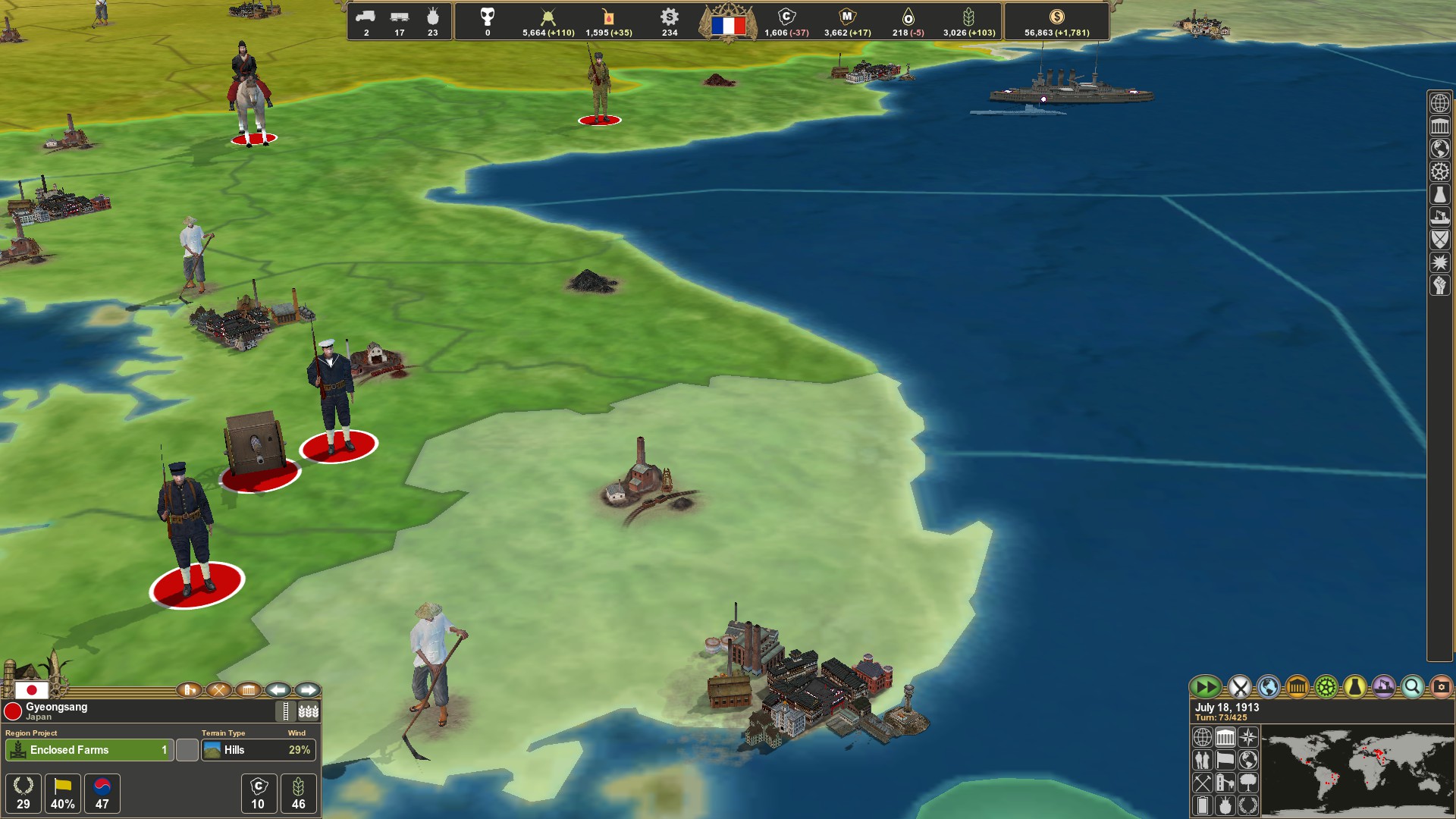The height and width of the screenshot is (819, 1456).
Task: Go to next region with right arrow
Action: (307, 690)
